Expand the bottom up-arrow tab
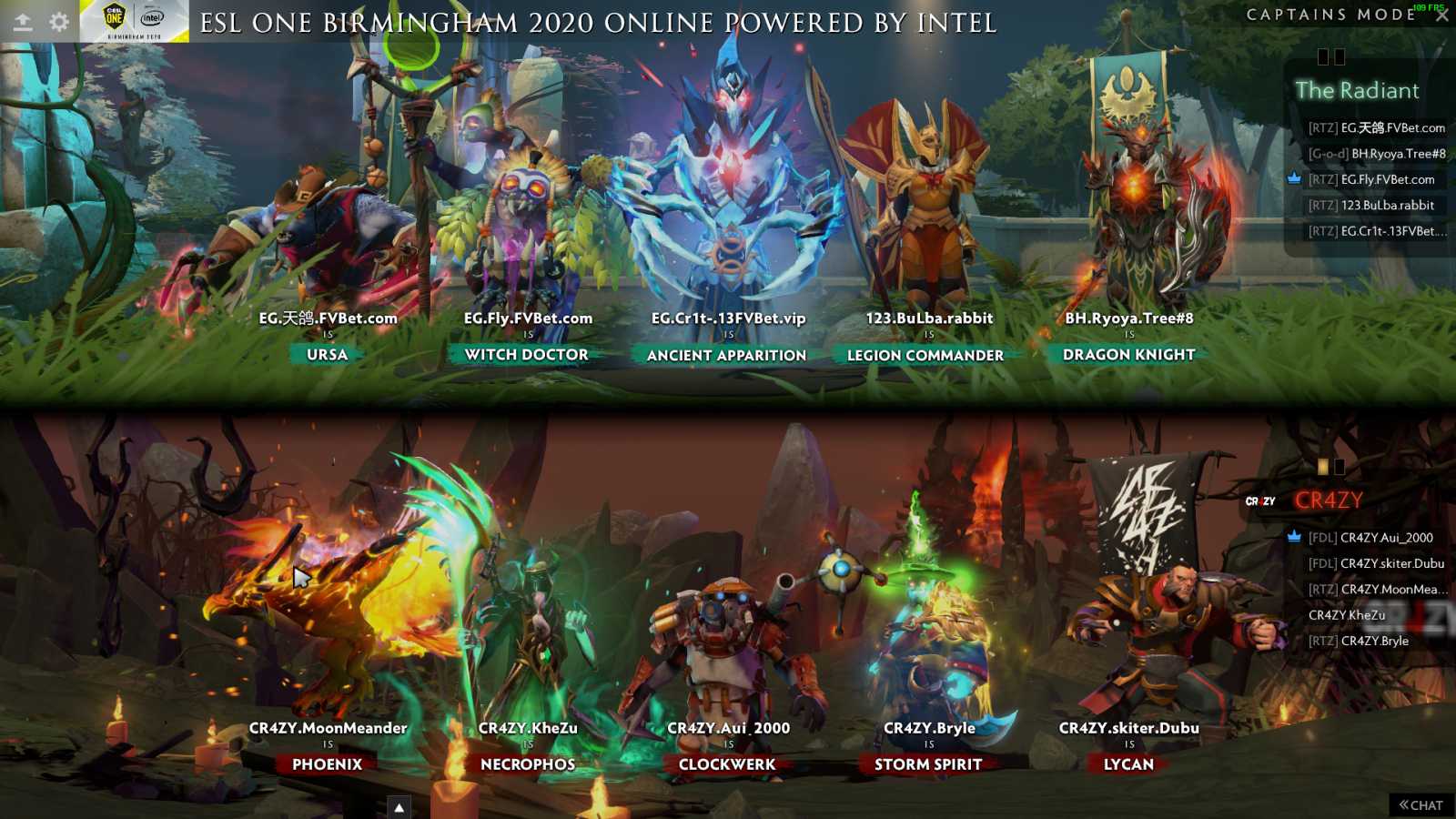Screen dimensions: 1456x819 (x=399, y=807)
